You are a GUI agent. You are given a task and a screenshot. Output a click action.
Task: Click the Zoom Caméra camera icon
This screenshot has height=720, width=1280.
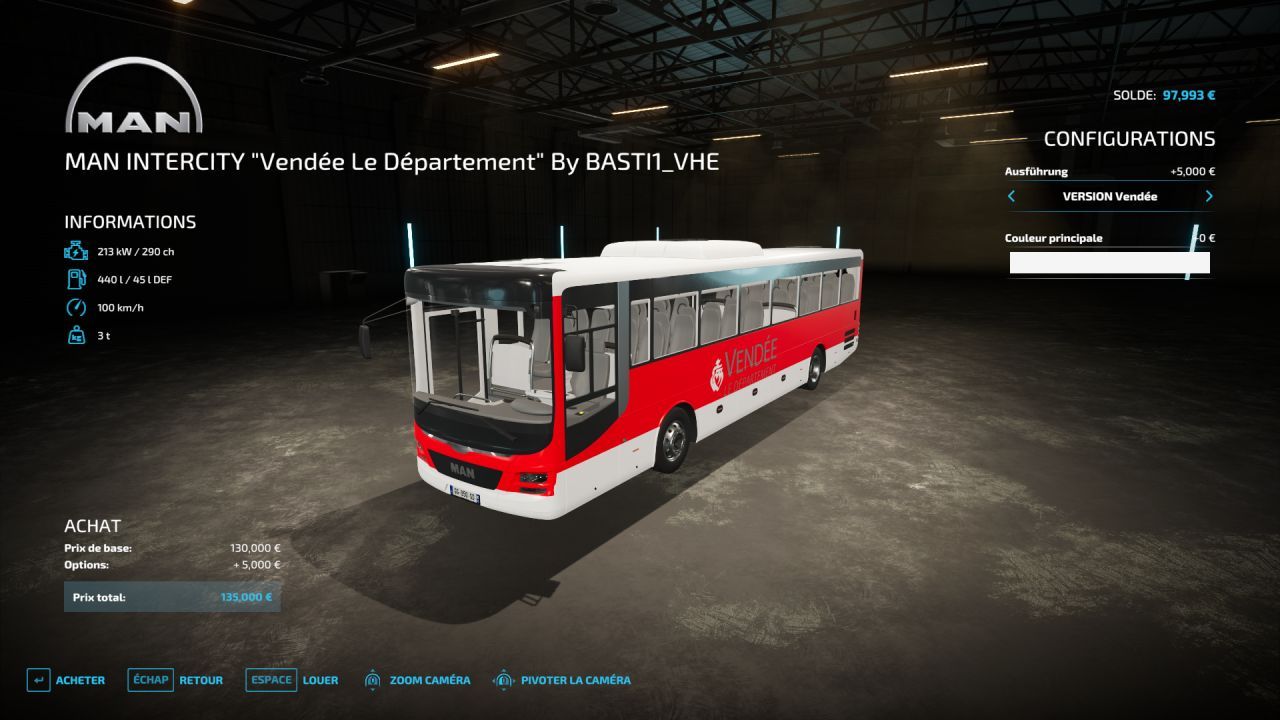374,680
